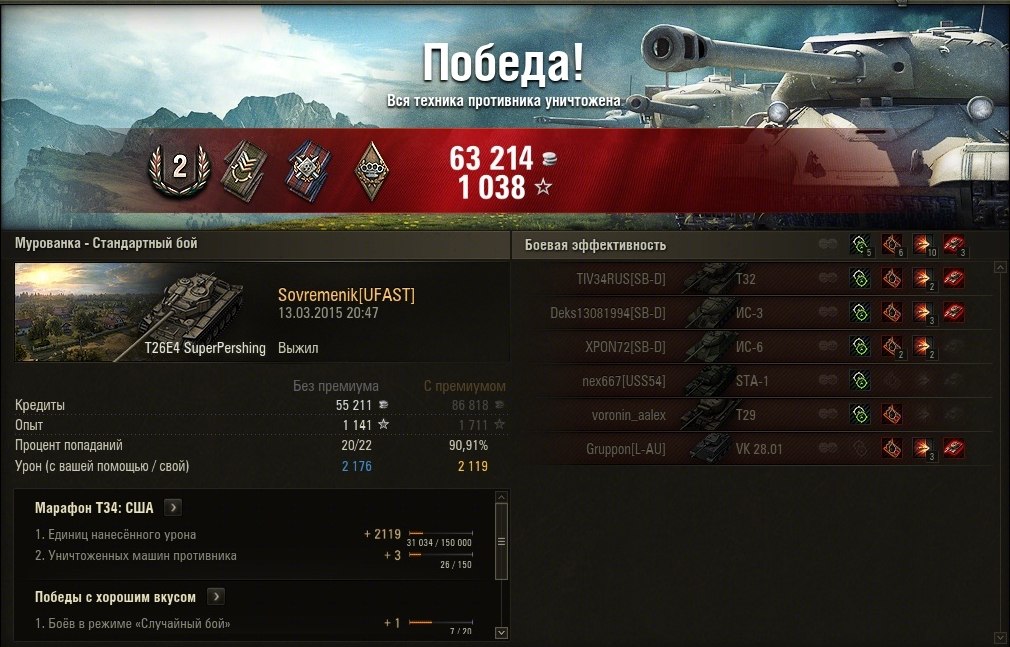Expand the Победы с хорошим вкусом mission arrow

point(216,597)
